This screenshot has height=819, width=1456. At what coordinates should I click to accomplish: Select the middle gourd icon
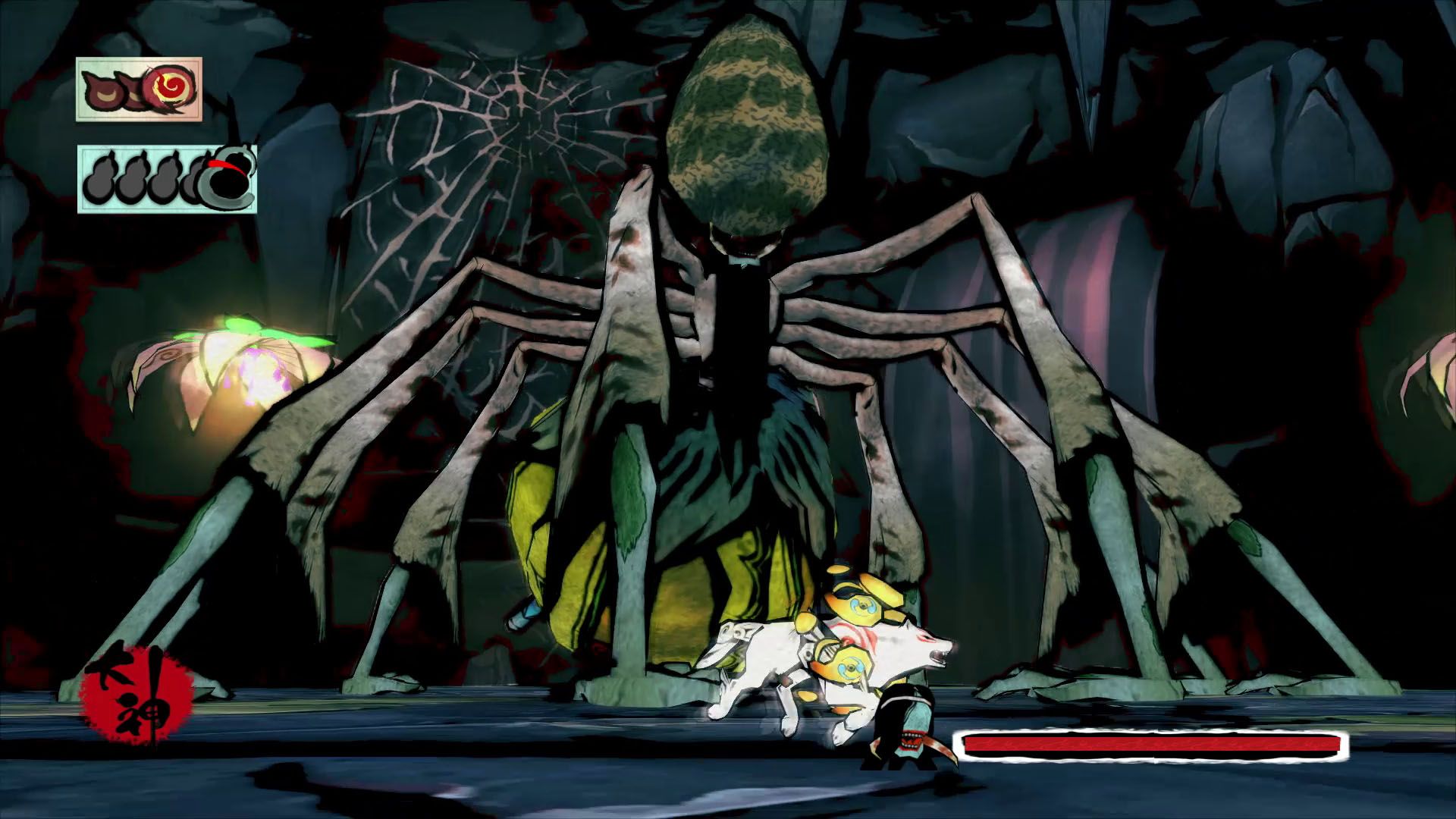(164, 179)
